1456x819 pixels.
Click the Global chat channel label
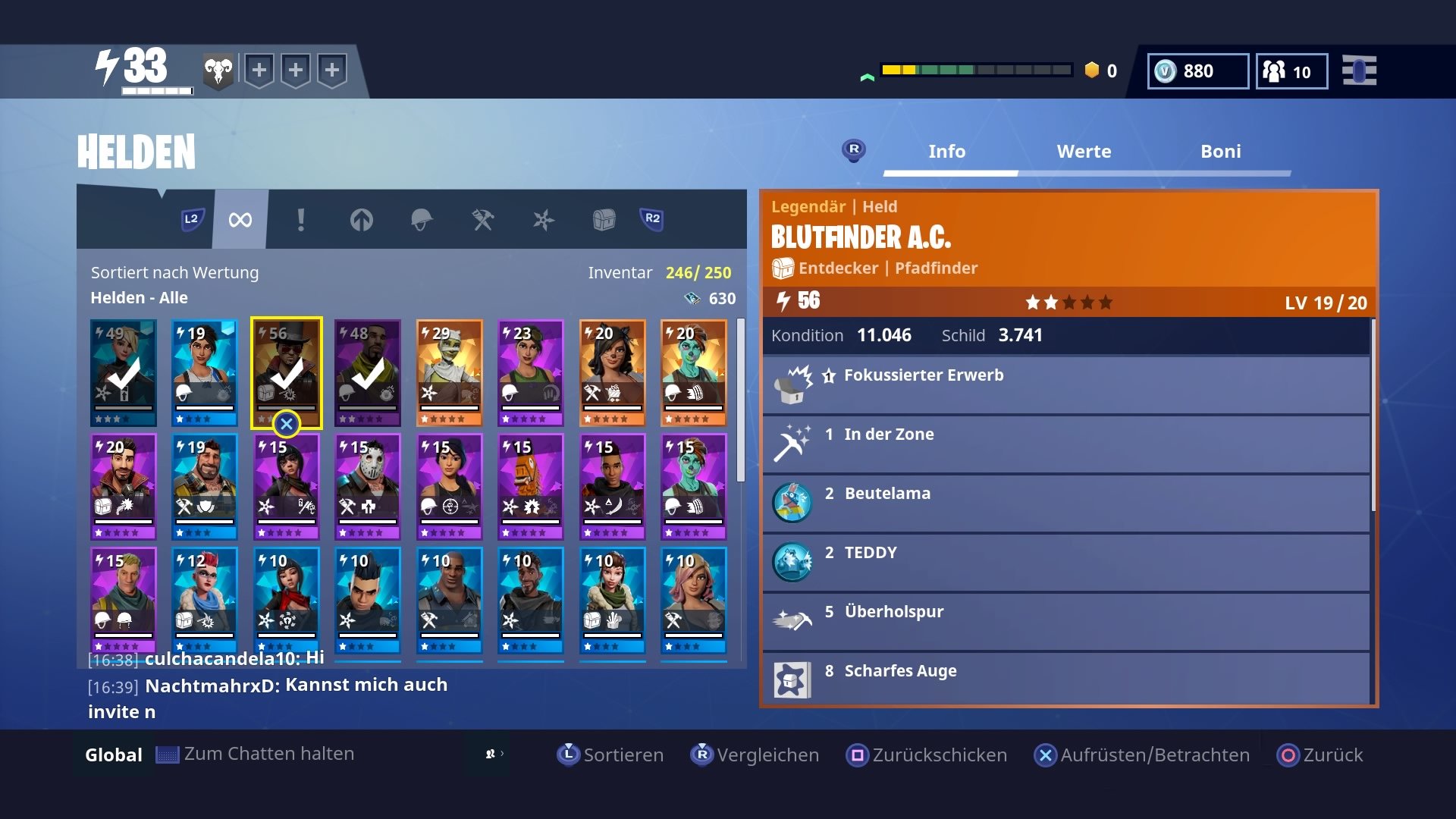(112, 755)
